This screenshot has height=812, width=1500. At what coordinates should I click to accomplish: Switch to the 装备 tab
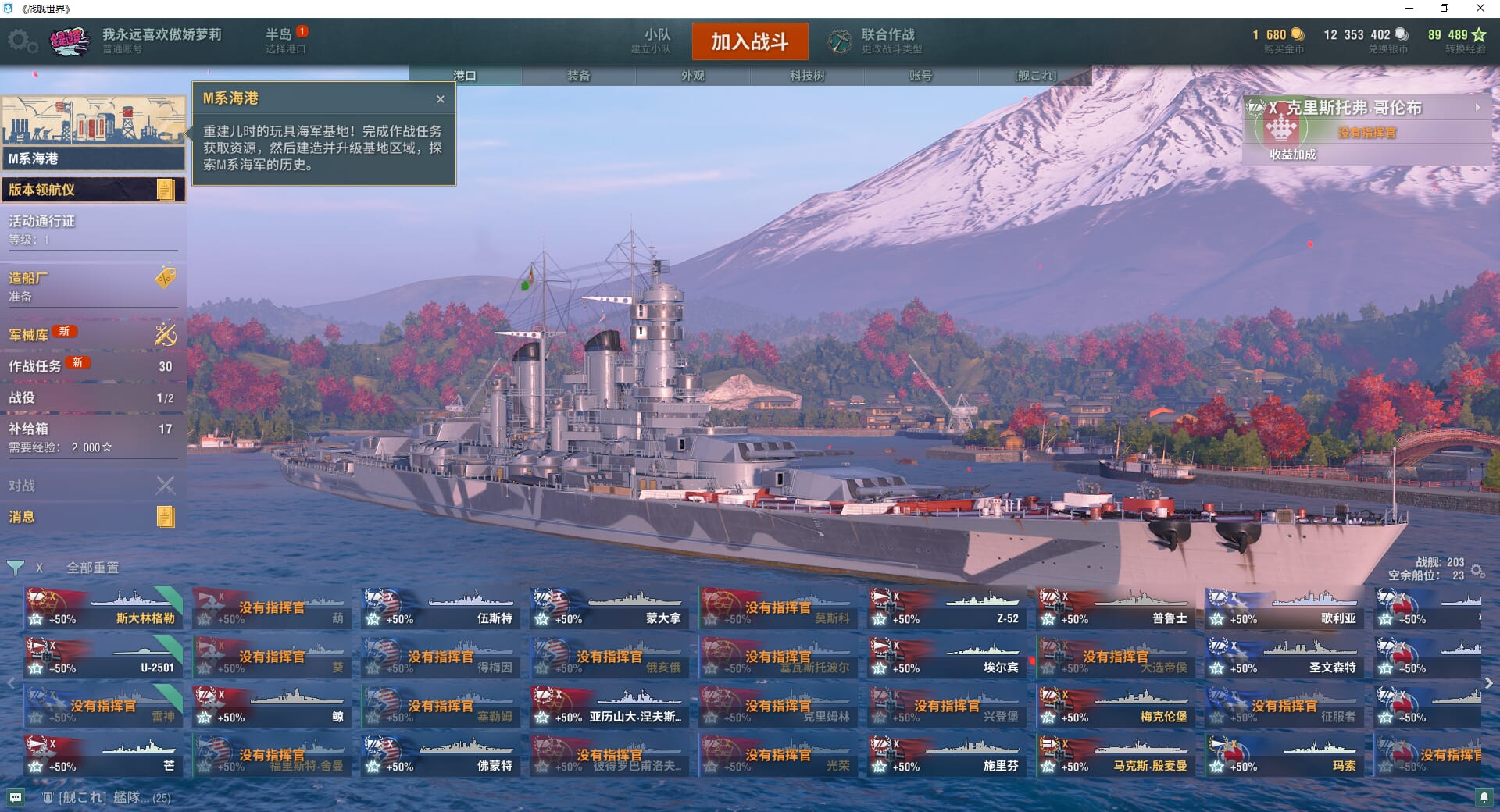(579, 76)
